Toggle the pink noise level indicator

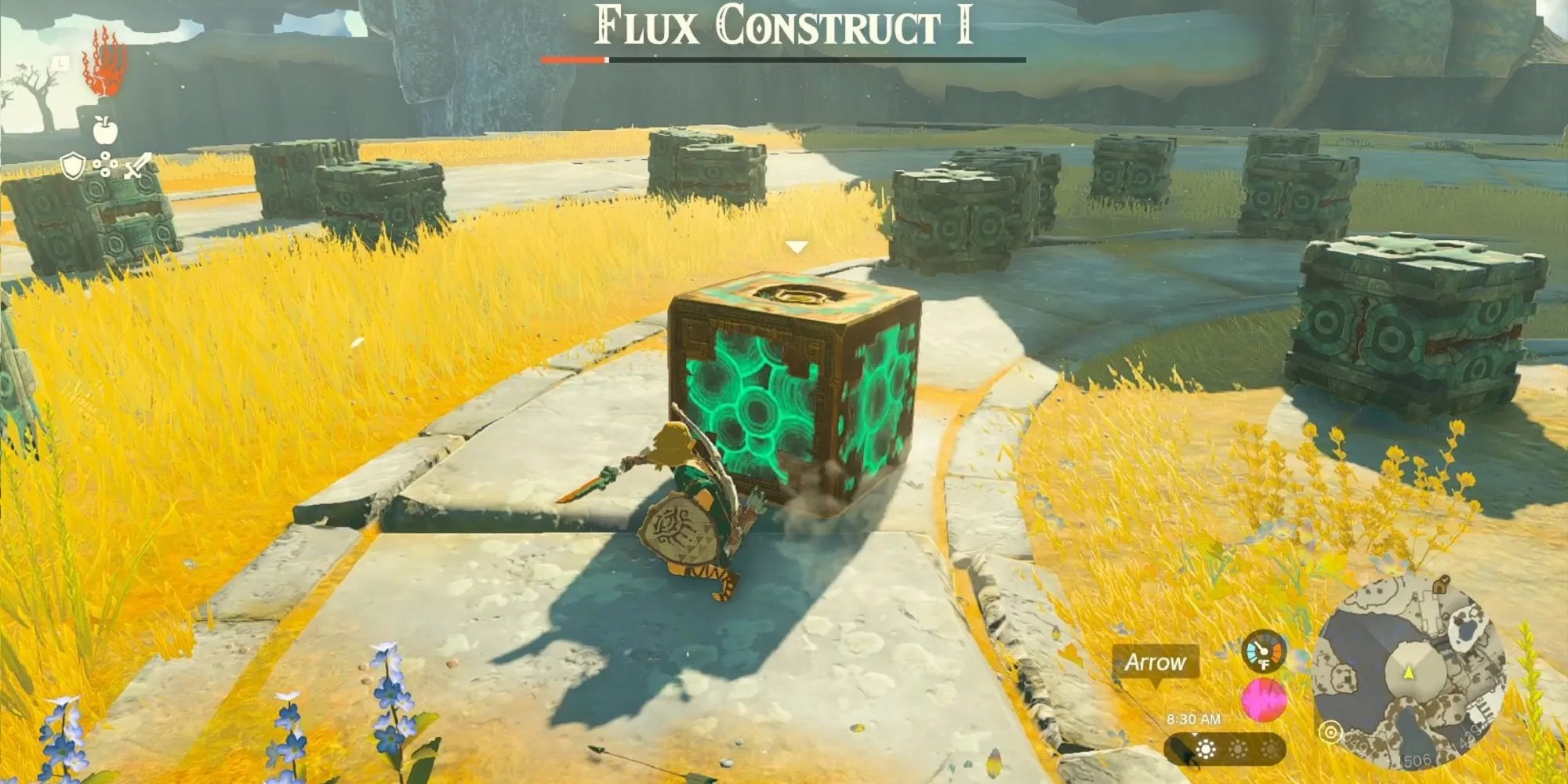1265,700
